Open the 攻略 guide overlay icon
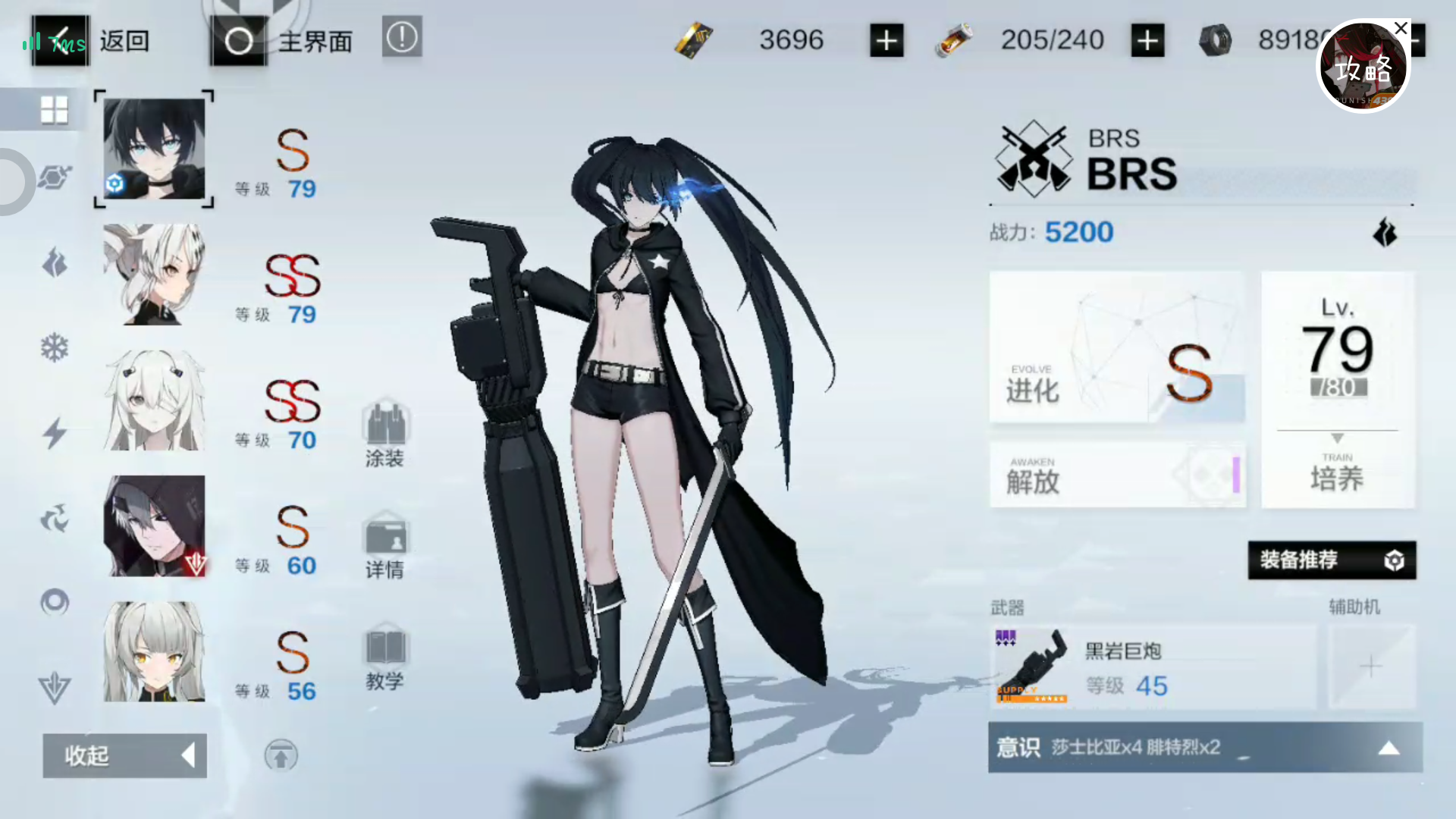This screenshot has height=819, width=1456. pos(1363,67)
